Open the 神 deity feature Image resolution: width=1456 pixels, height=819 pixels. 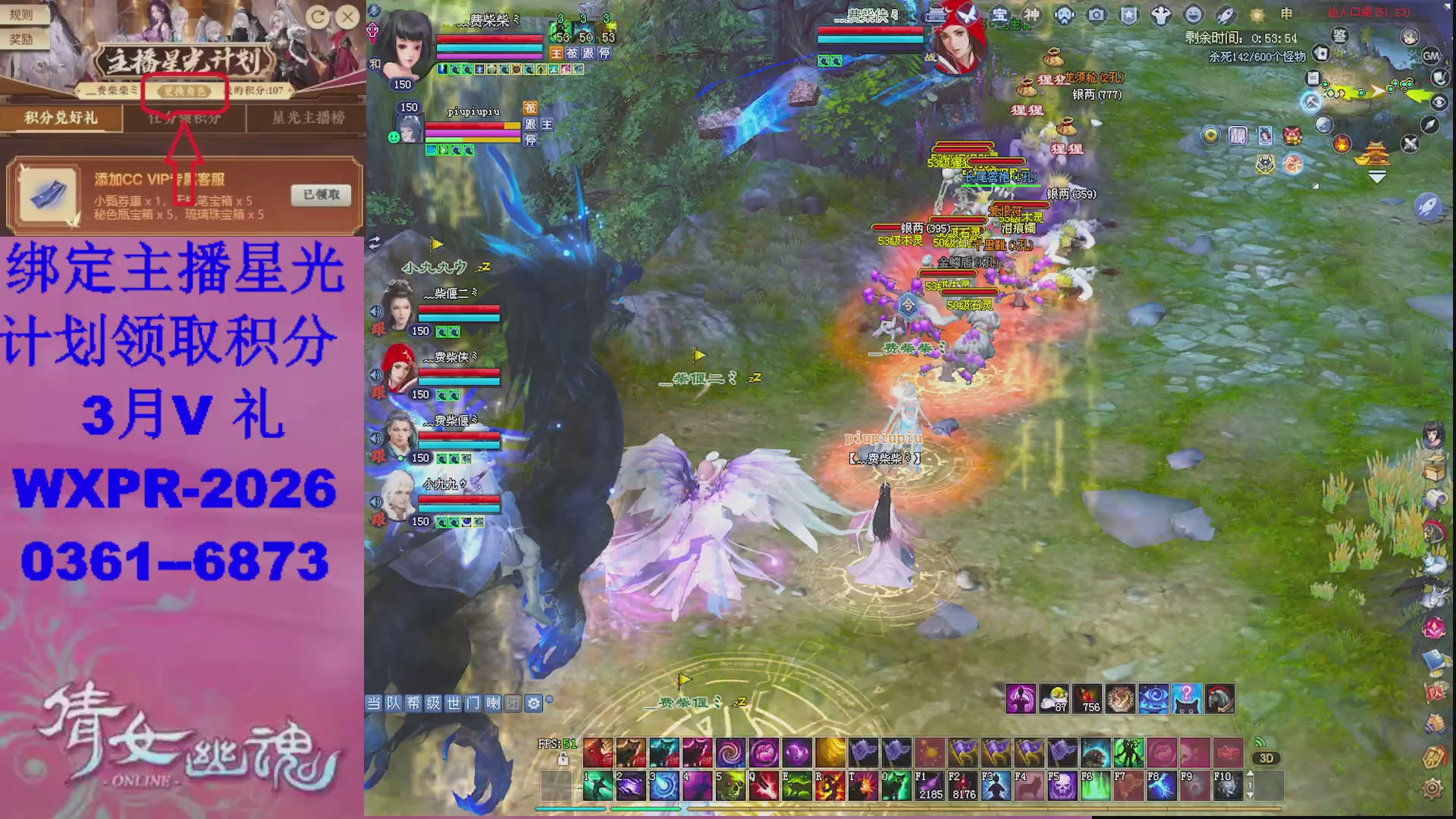point(1032,14)
